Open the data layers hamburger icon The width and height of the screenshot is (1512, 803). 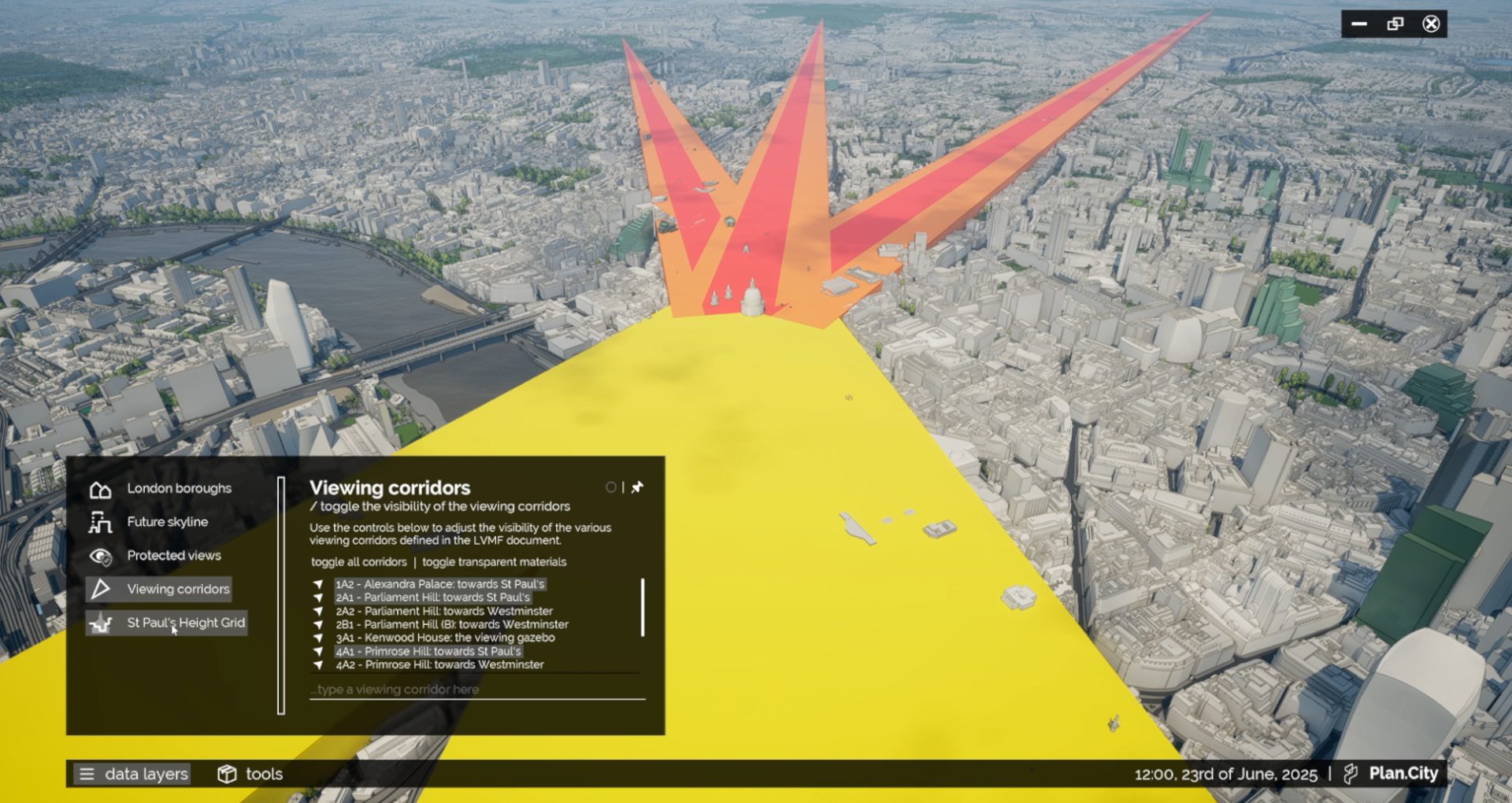coord(87,774)
